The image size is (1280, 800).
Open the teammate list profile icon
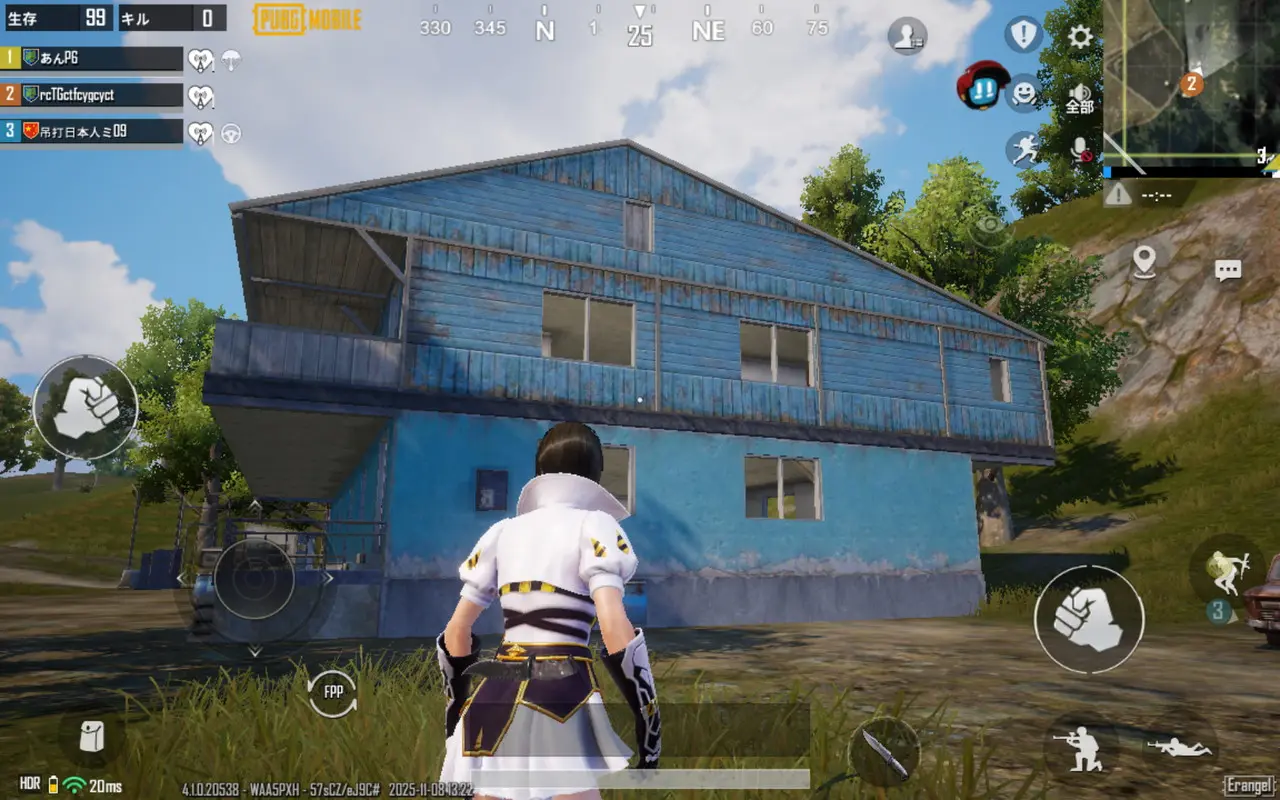(906, 36)
